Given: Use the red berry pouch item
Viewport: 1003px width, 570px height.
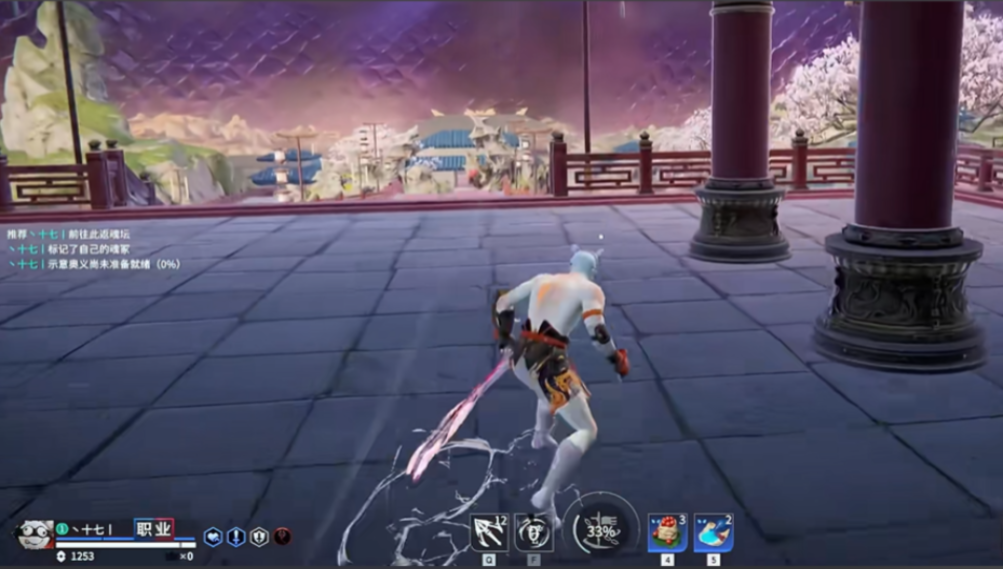Looking at the screenshot, I should [667, 532].
